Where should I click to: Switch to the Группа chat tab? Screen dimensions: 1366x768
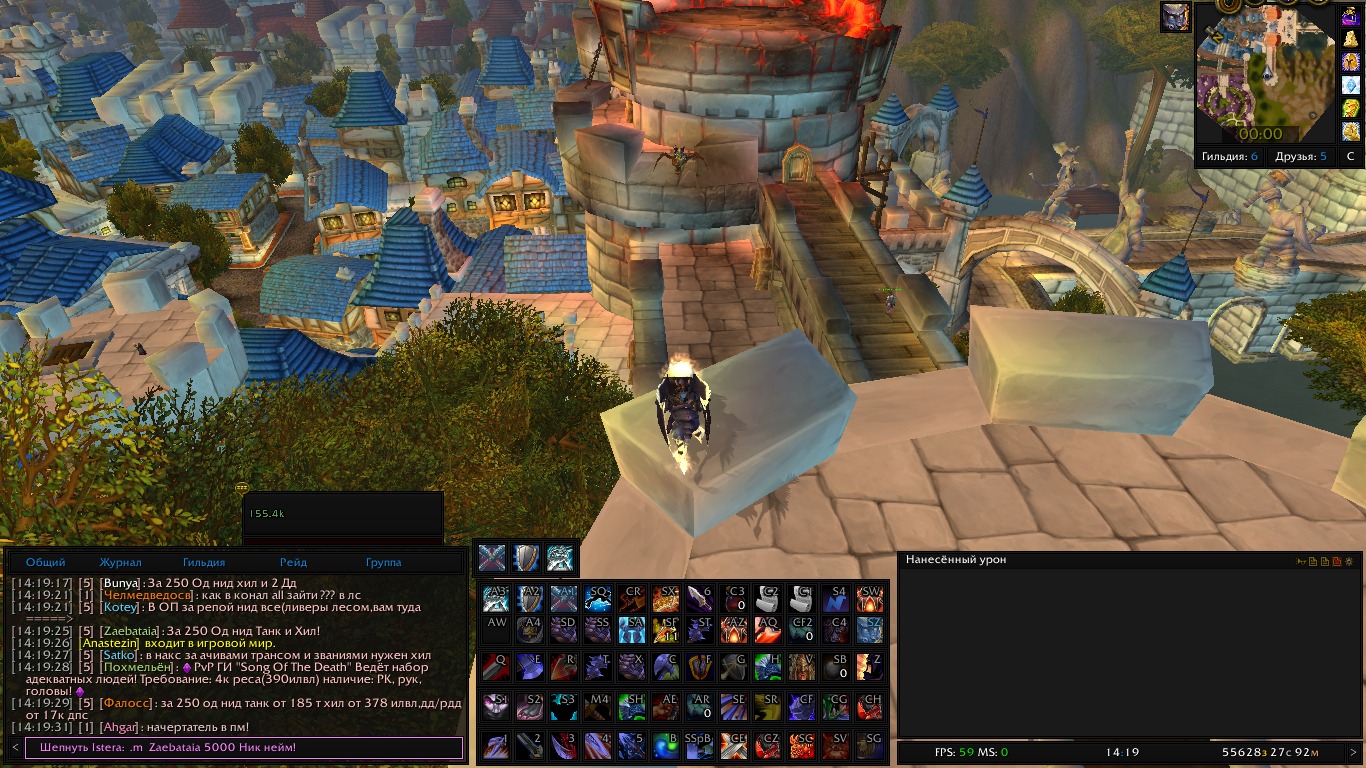383,562
